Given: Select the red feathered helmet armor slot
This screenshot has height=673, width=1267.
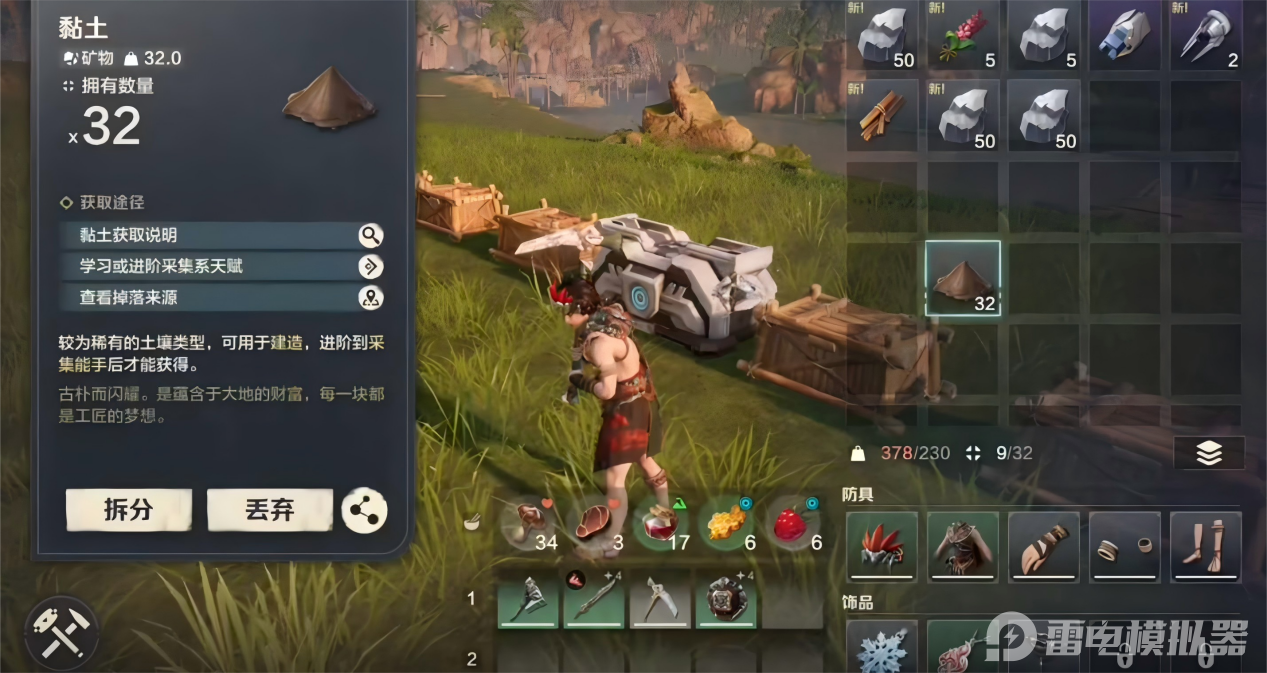Looking at the screenshot, I should click(882, 546).
